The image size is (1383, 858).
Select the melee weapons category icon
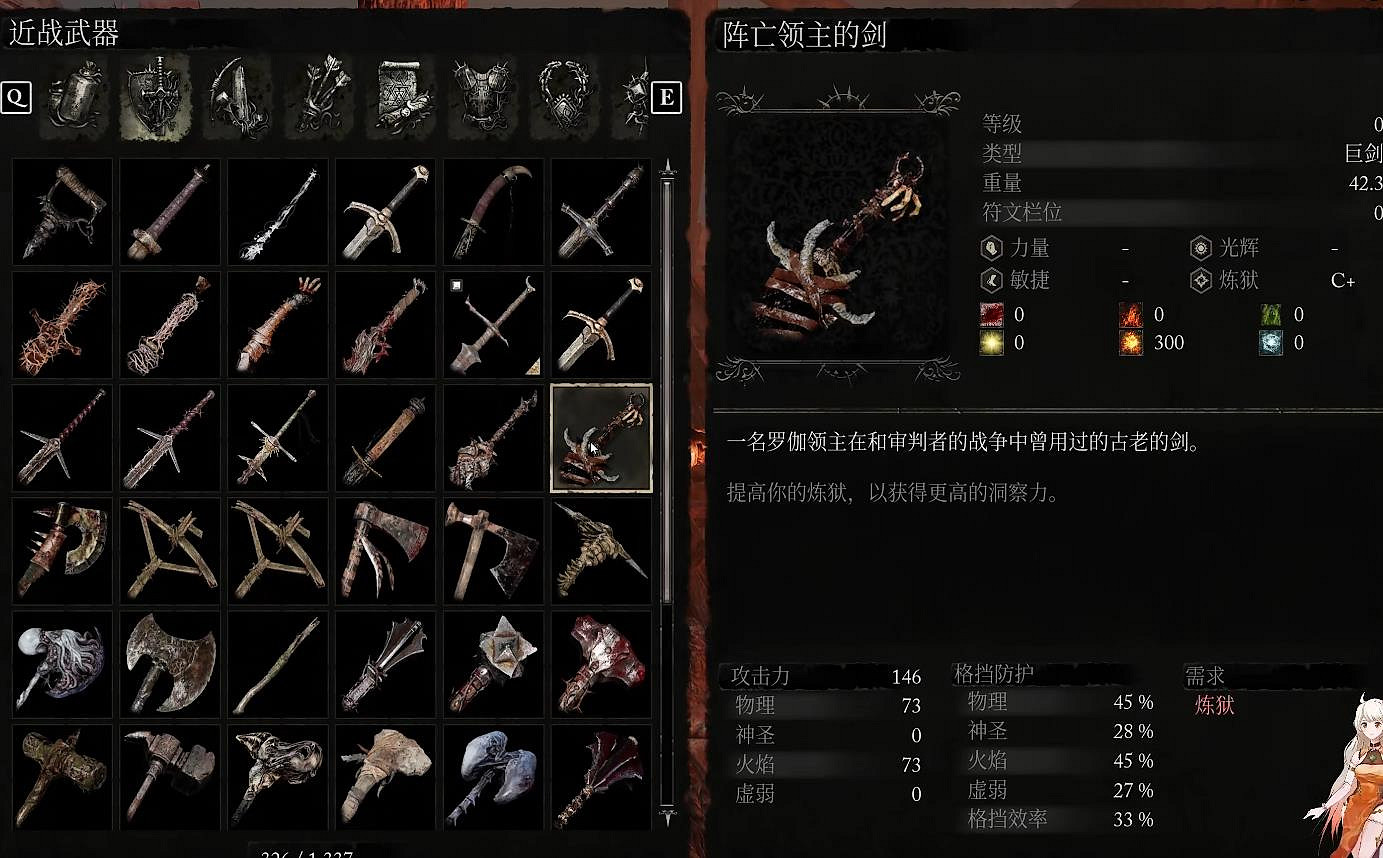coord(156,98)
